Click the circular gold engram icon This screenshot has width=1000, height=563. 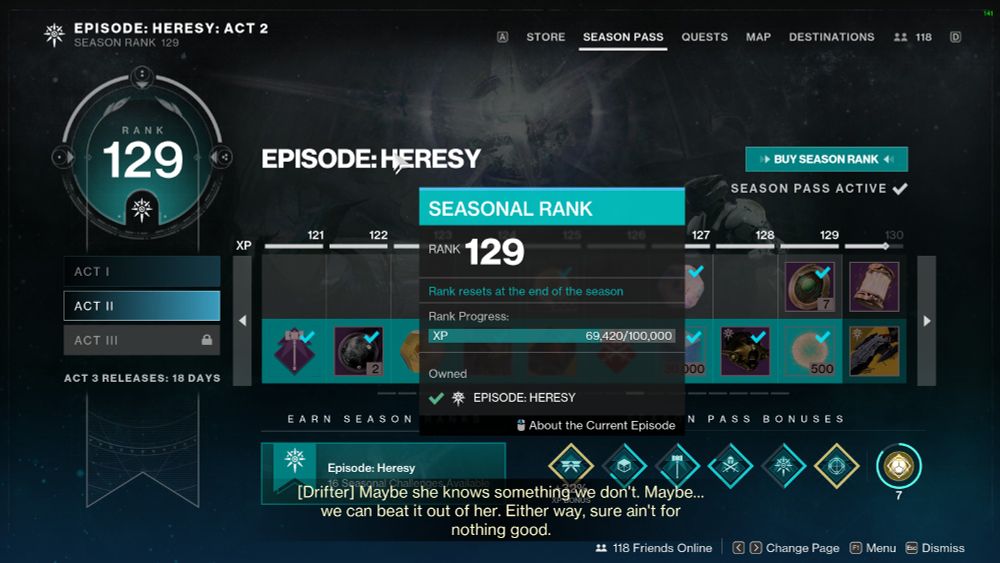(898, 466)
